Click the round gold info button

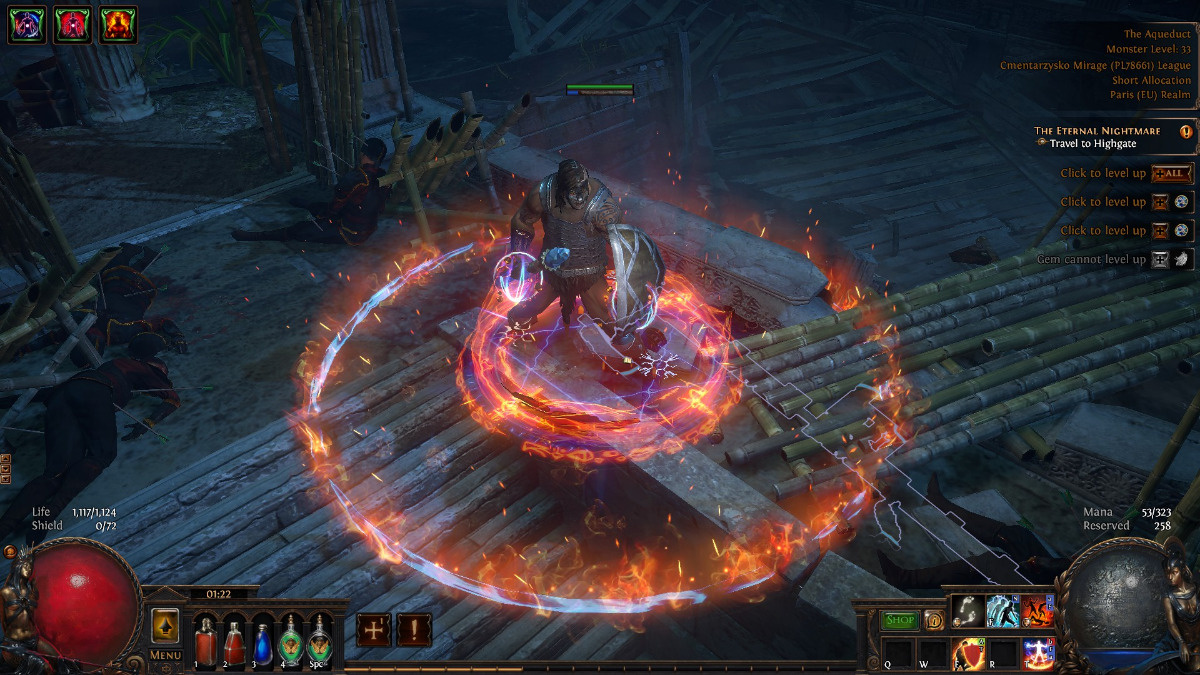(933, 620)
